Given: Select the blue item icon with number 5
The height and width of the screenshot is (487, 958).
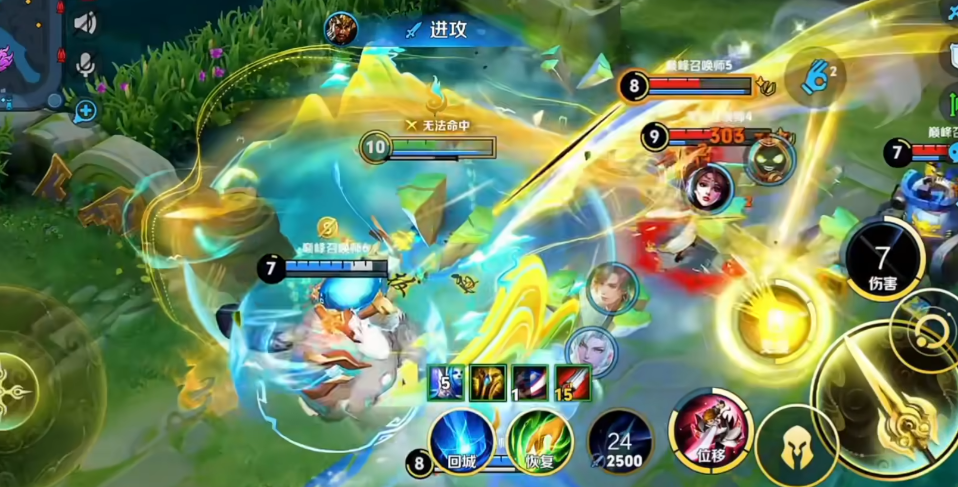Looking at the screenshot, I should [x=445, y=382].
